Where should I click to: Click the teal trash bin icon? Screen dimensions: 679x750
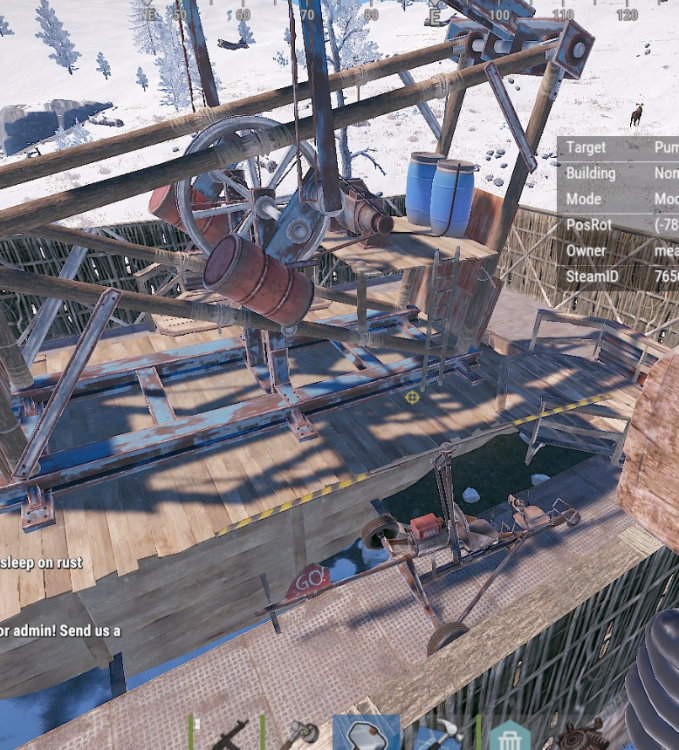510,737
